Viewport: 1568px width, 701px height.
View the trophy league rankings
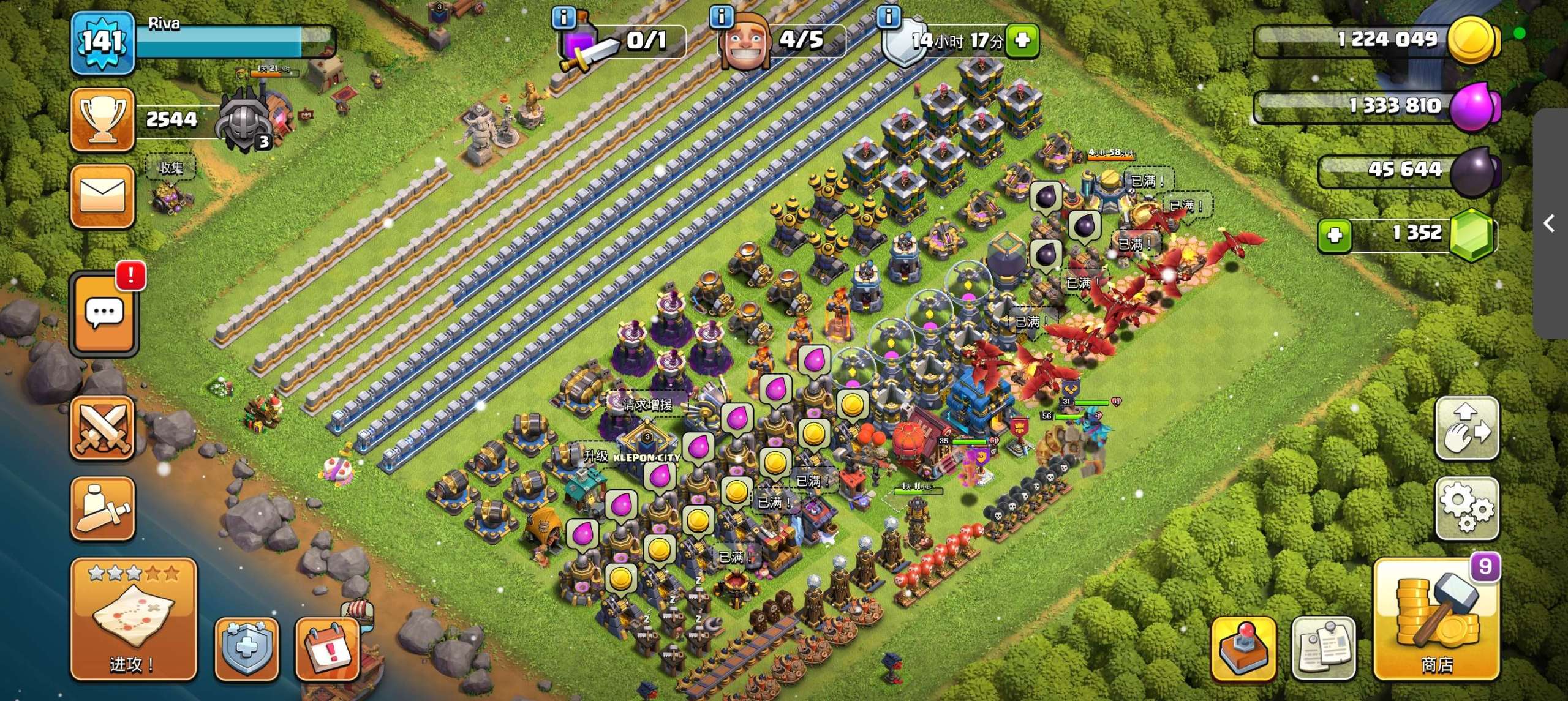click(102, 119)
